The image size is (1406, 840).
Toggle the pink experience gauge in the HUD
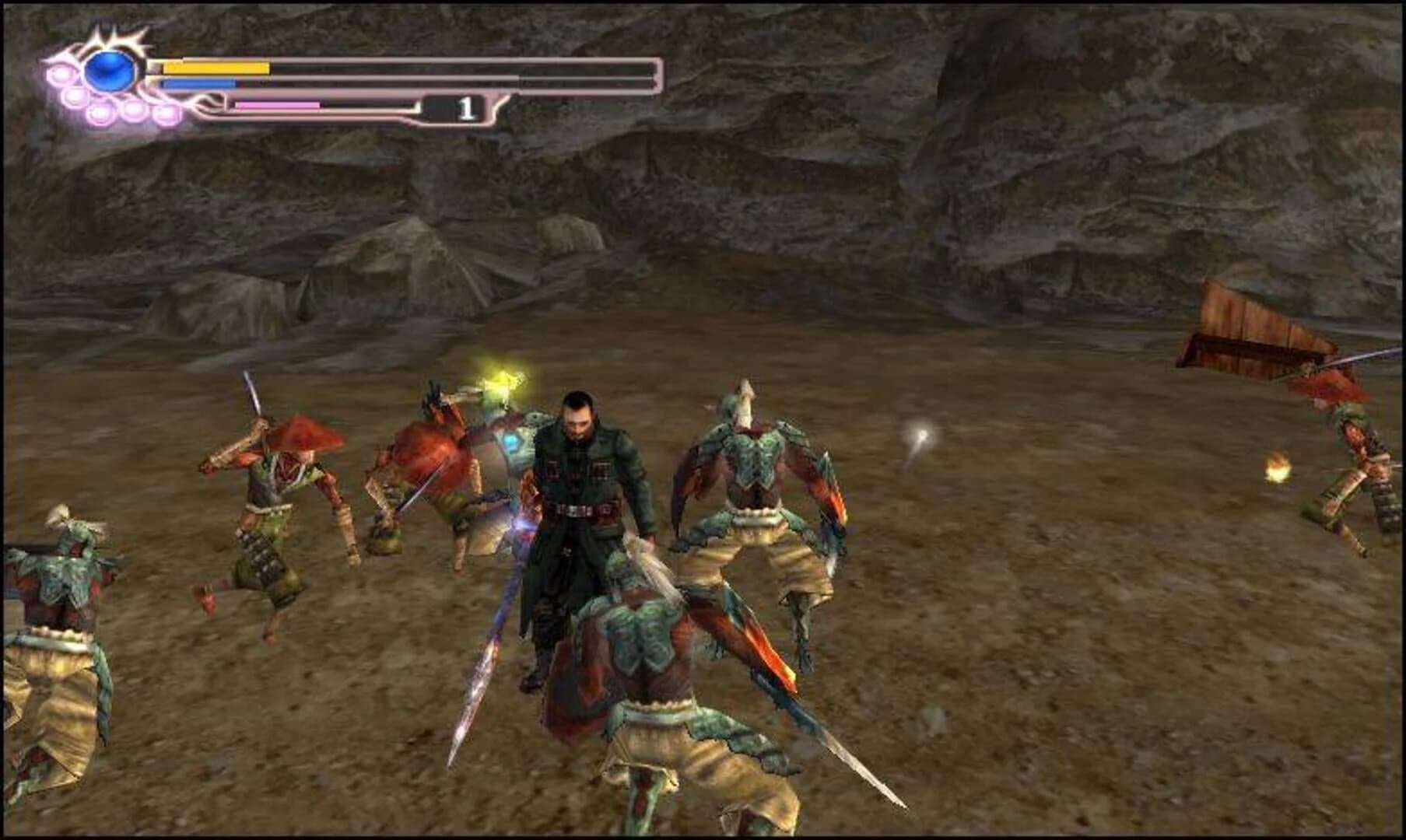(277, 105)
